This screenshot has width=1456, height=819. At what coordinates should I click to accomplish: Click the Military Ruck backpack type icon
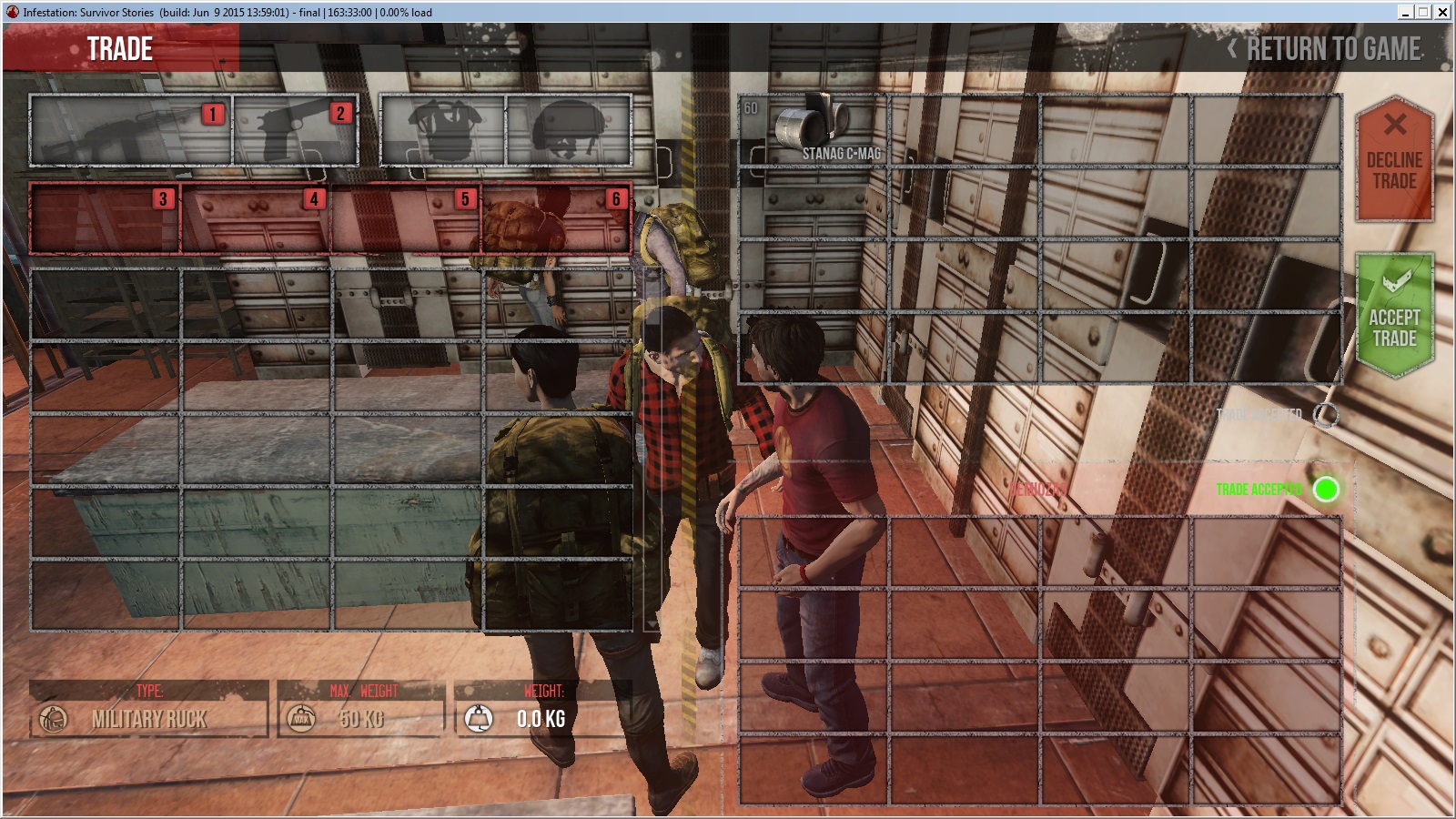pos(53,719)
